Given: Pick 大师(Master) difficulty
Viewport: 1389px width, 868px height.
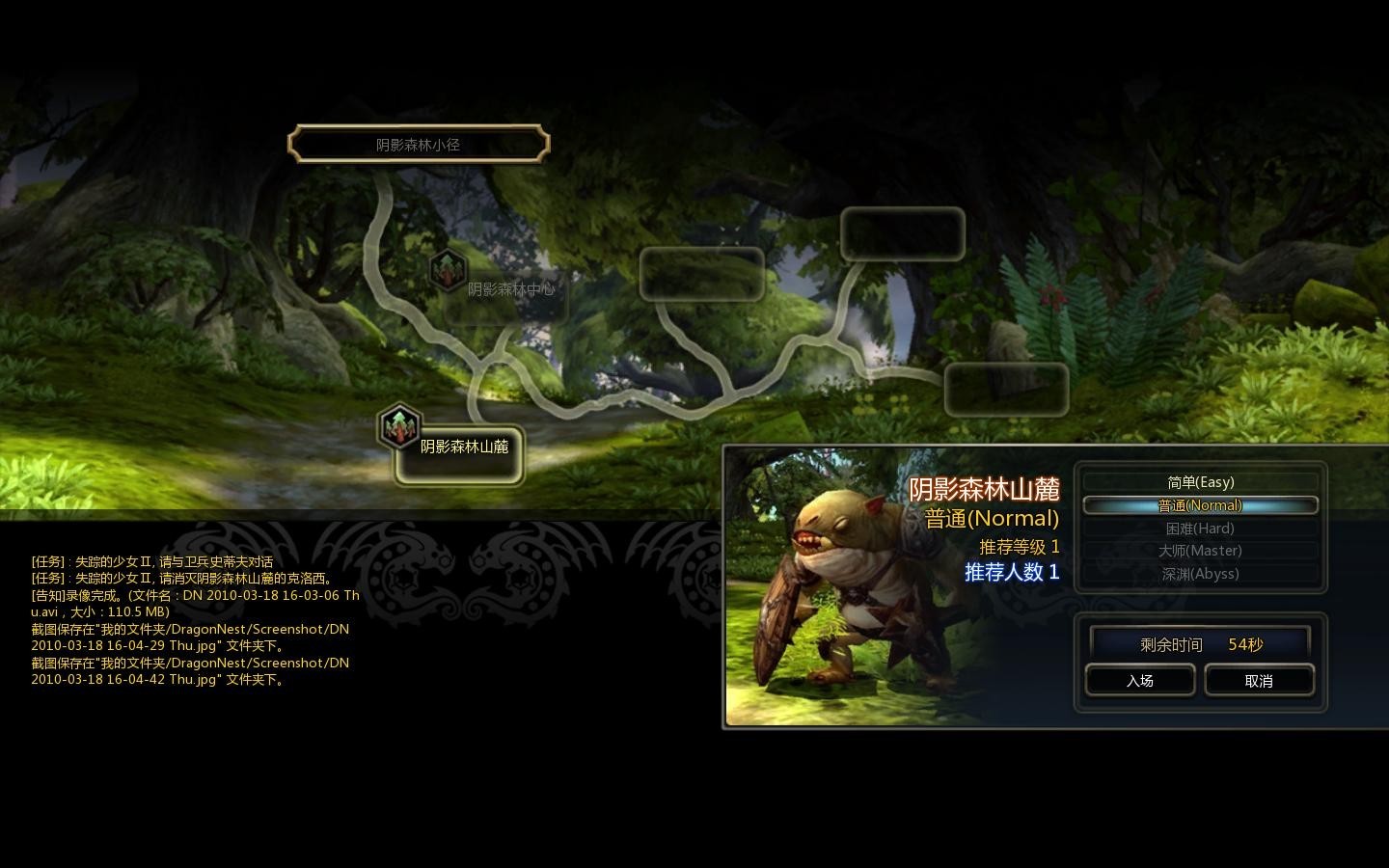Looking at the screenshot, I should (x=1200, y=551).
